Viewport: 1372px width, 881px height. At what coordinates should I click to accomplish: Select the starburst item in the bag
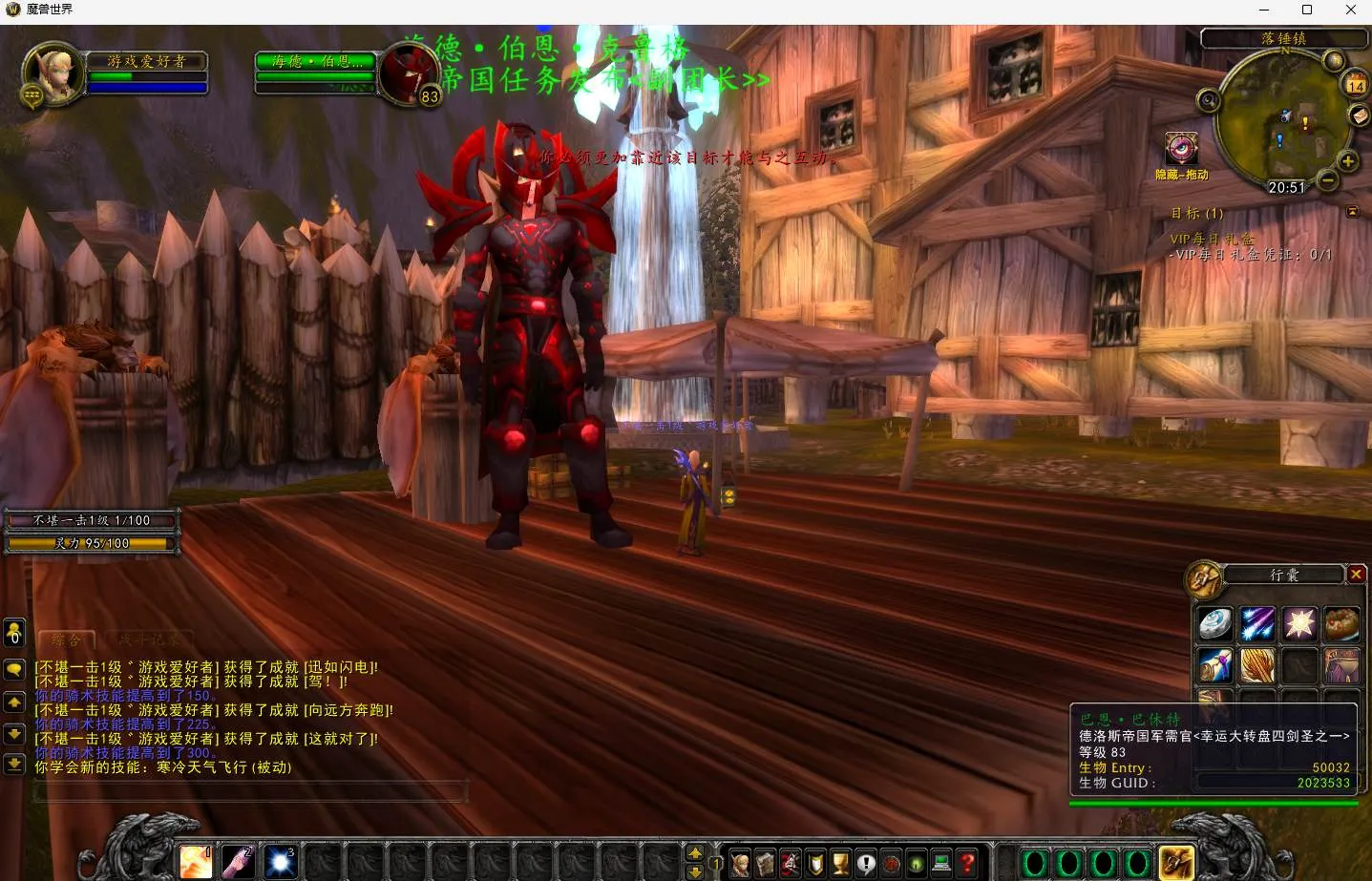1299,624
